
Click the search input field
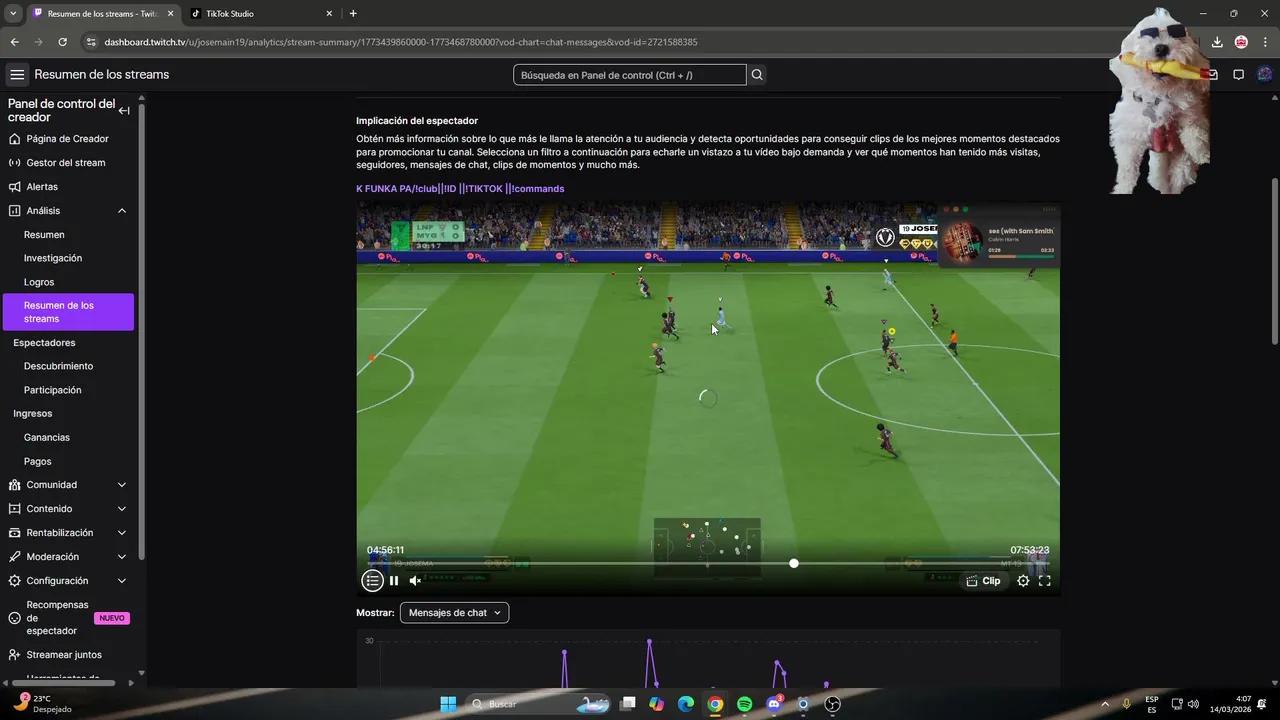pyautogui.click(x=629, y=74)
